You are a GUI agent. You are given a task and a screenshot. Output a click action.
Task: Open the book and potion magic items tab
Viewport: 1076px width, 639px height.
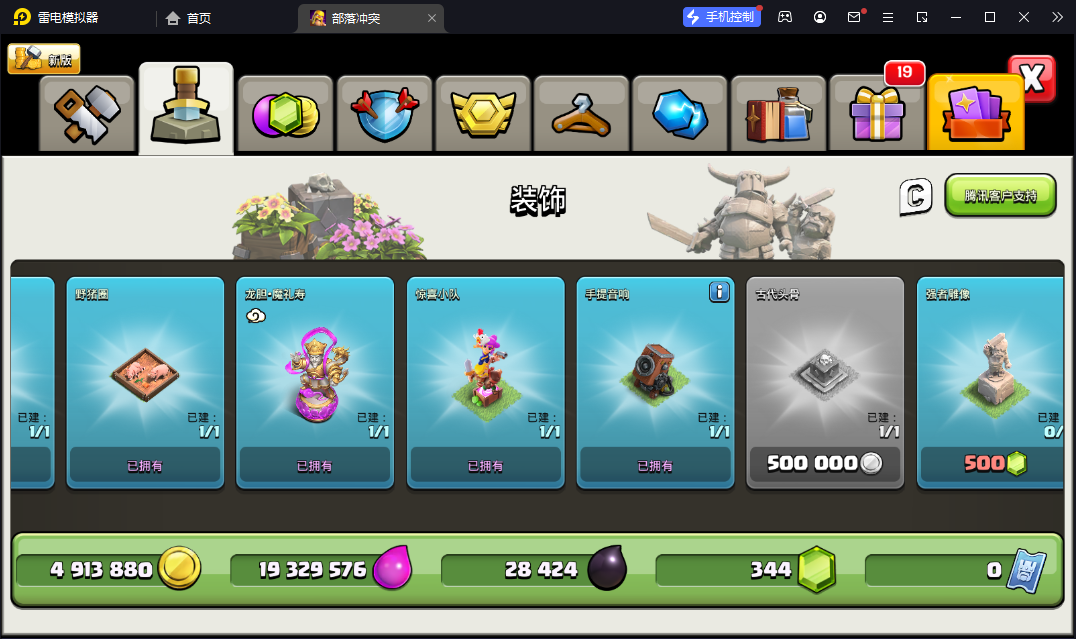[778, 114]
